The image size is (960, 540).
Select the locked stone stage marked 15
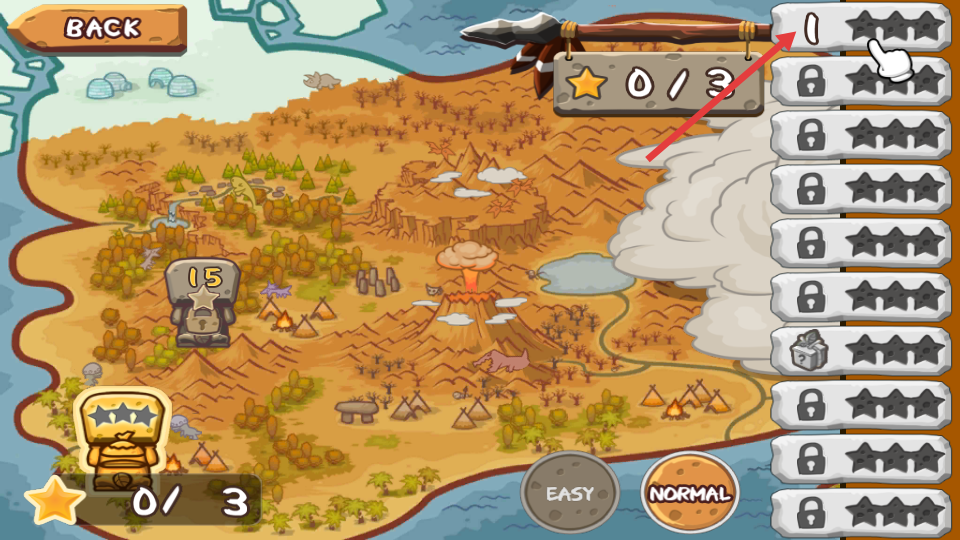[203, 302]
